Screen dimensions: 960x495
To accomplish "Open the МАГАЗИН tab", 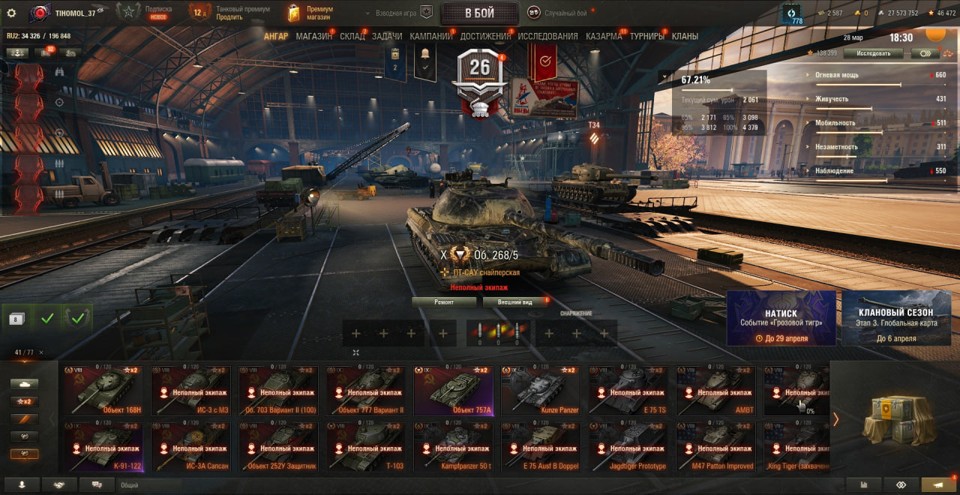I will tap(314, 36).
